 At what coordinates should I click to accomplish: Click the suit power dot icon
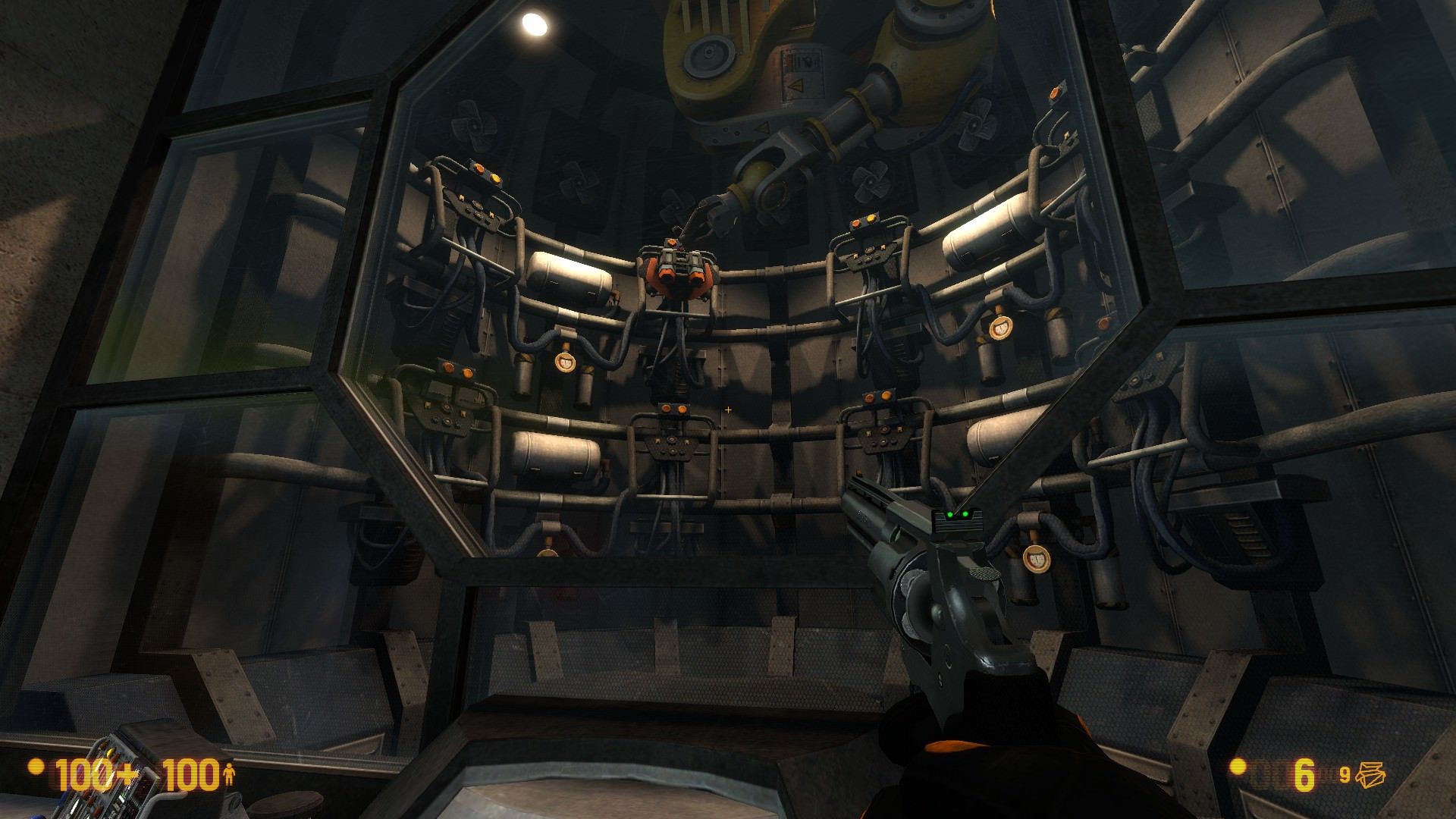pos(35,770)
